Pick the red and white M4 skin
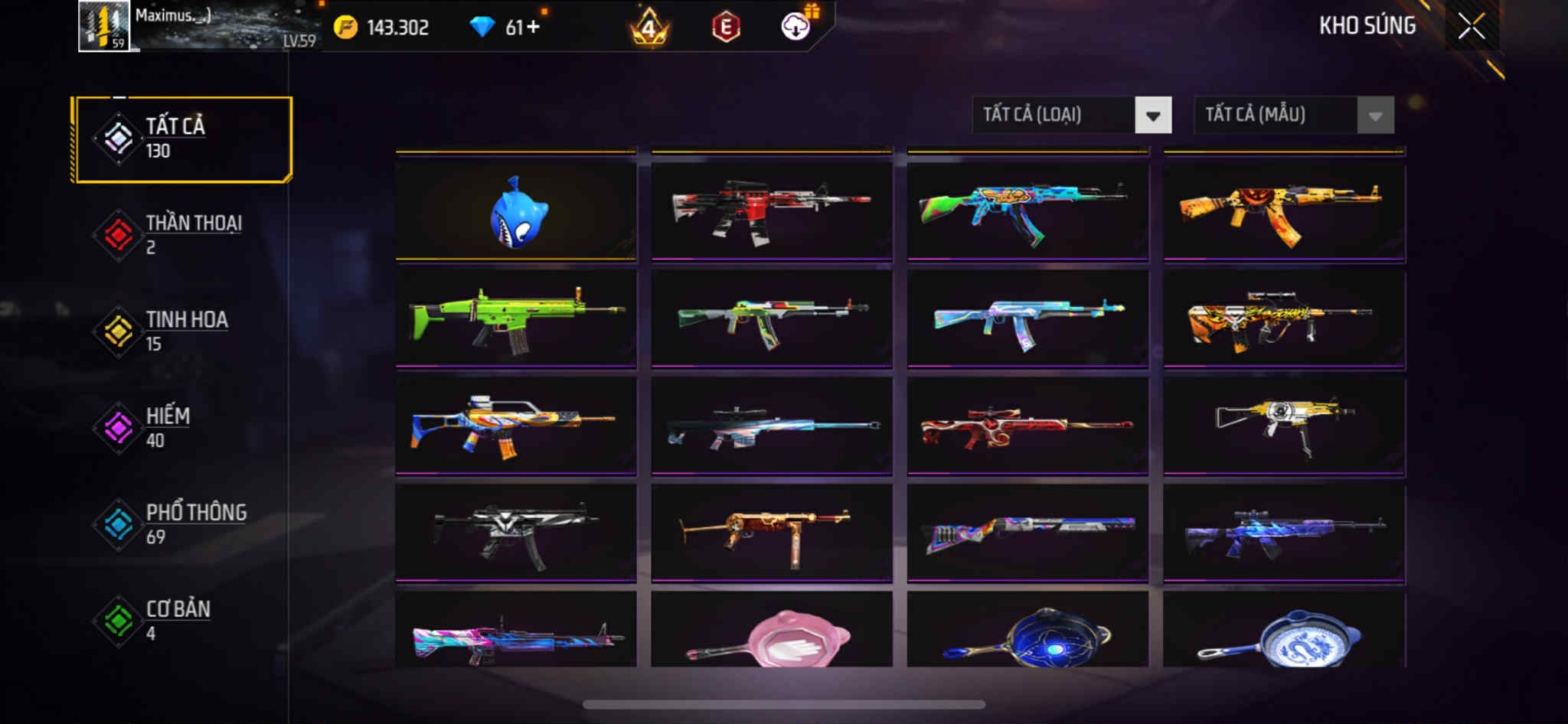 (x=772, y=211)
